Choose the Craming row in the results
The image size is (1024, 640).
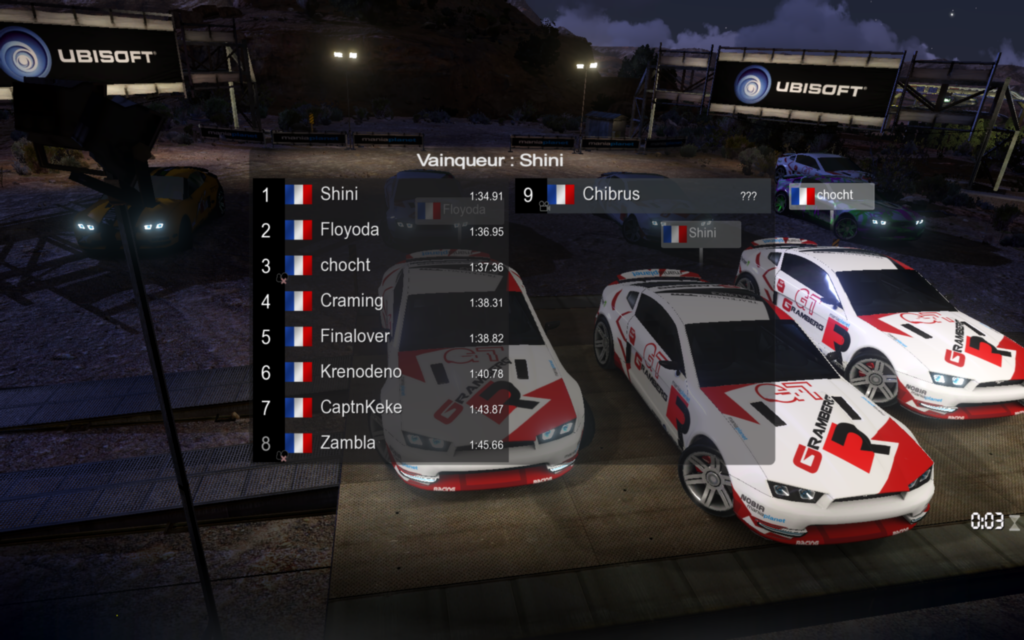pos(380,301)
